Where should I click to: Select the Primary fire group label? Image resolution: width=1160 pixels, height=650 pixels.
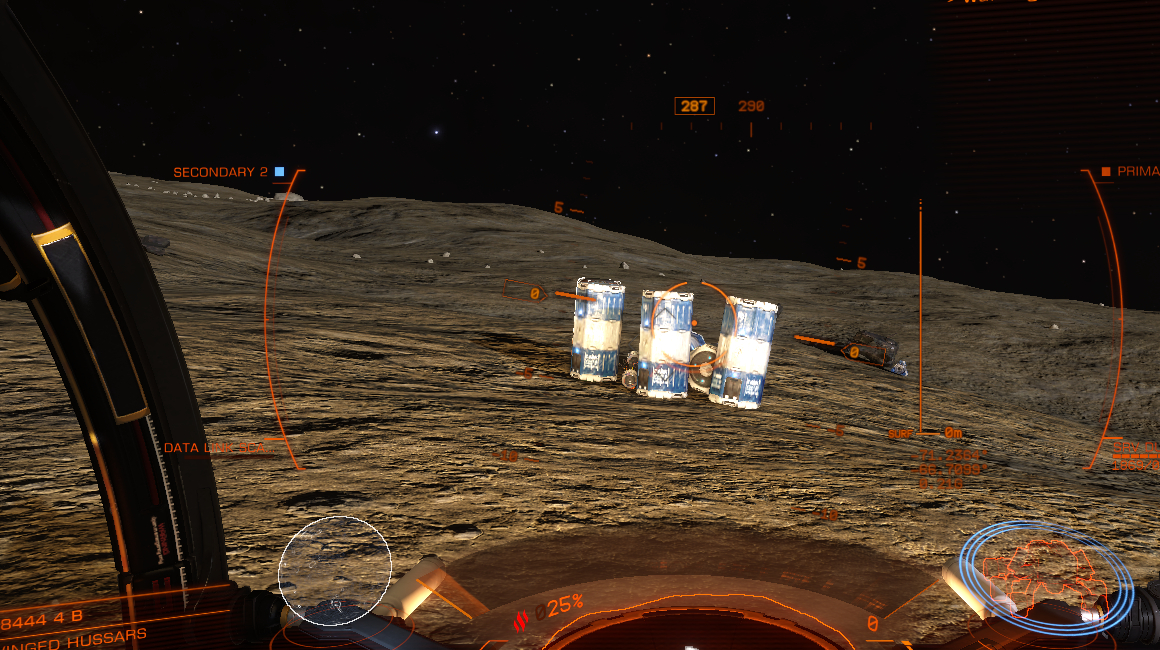click(1130, 172)
